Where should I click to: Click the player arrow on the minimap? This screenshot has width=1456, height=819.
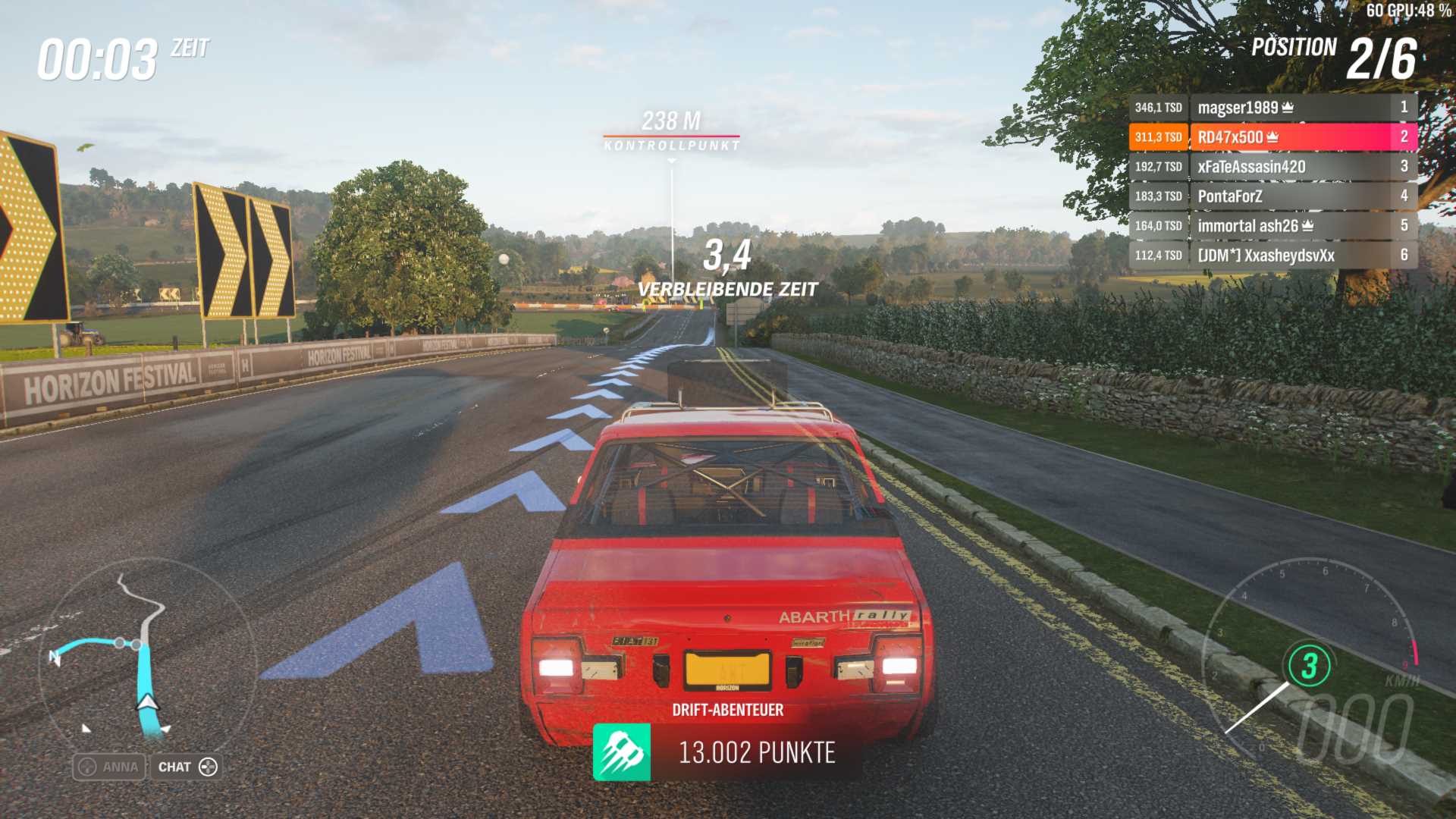[x=146, y=702]
